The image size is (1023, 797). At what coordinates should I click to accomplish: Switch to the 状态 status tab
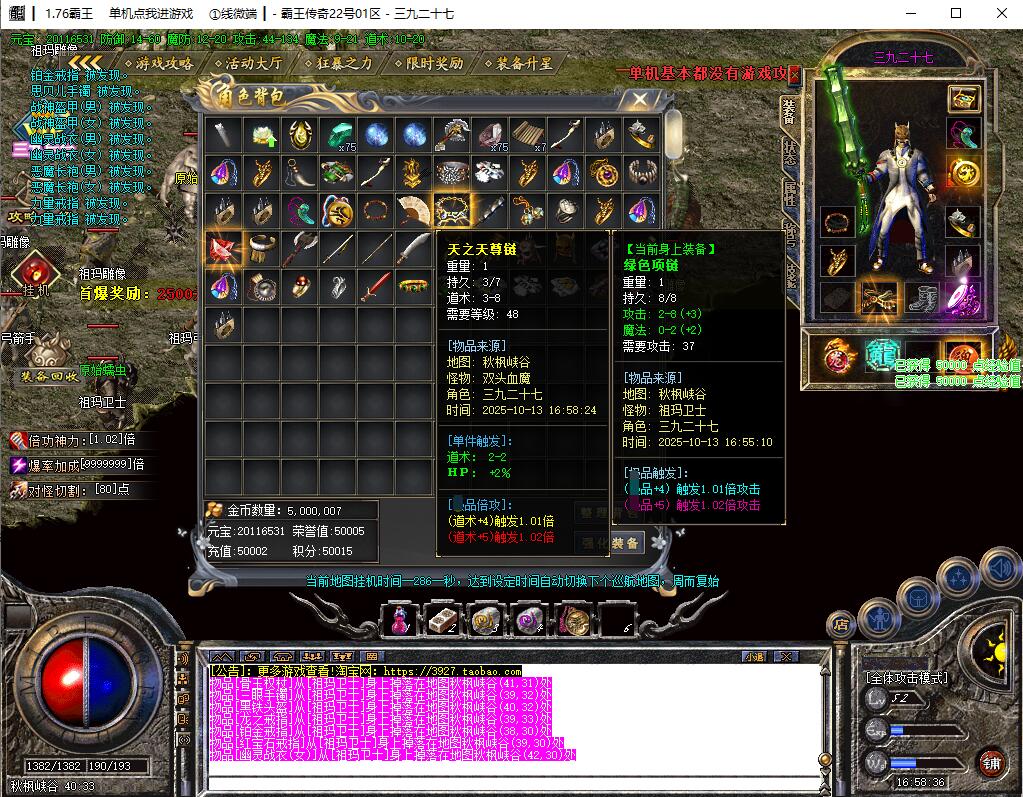[790, 151]
